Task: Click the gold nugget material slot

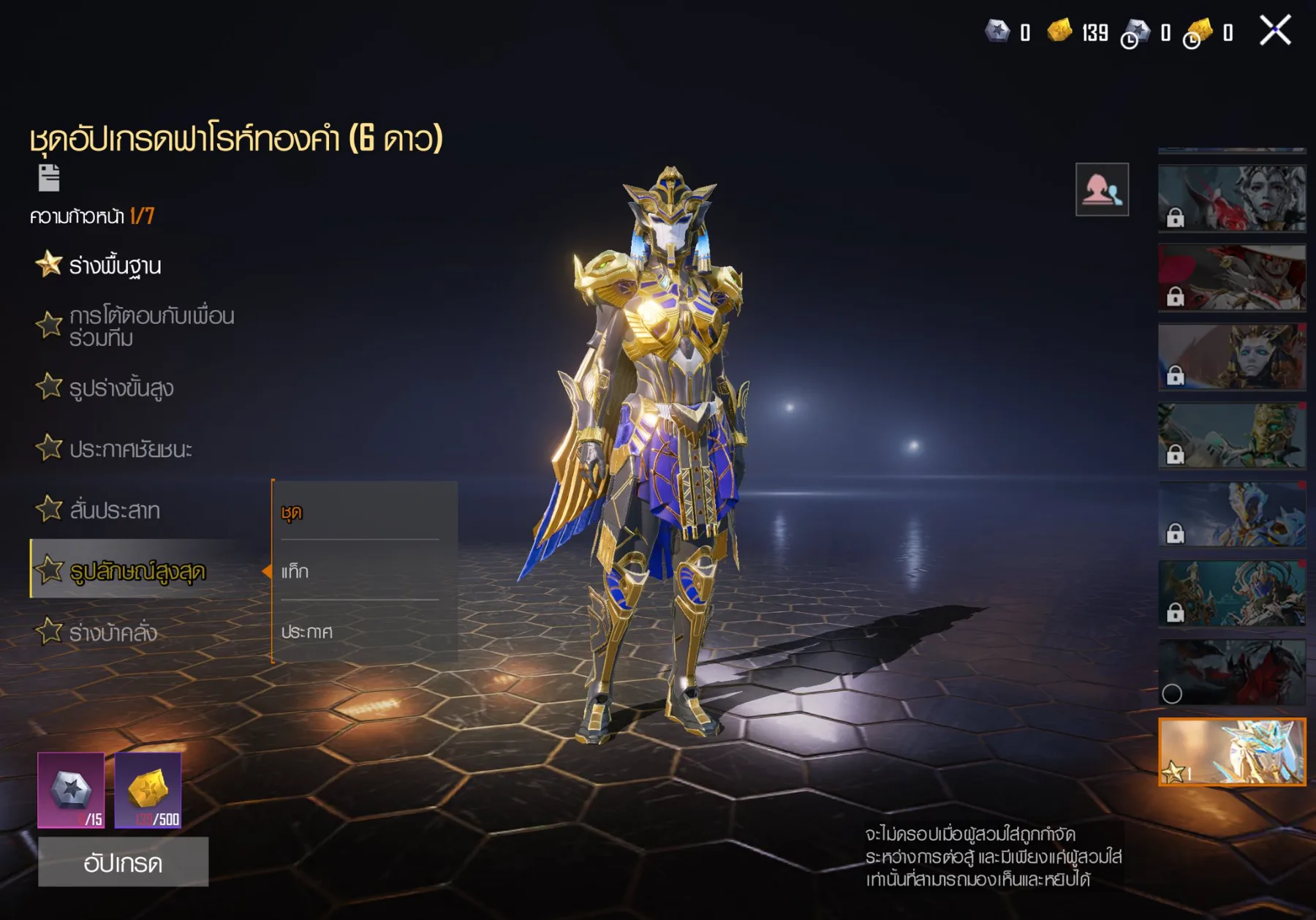Action: click(x=148, y=790)
